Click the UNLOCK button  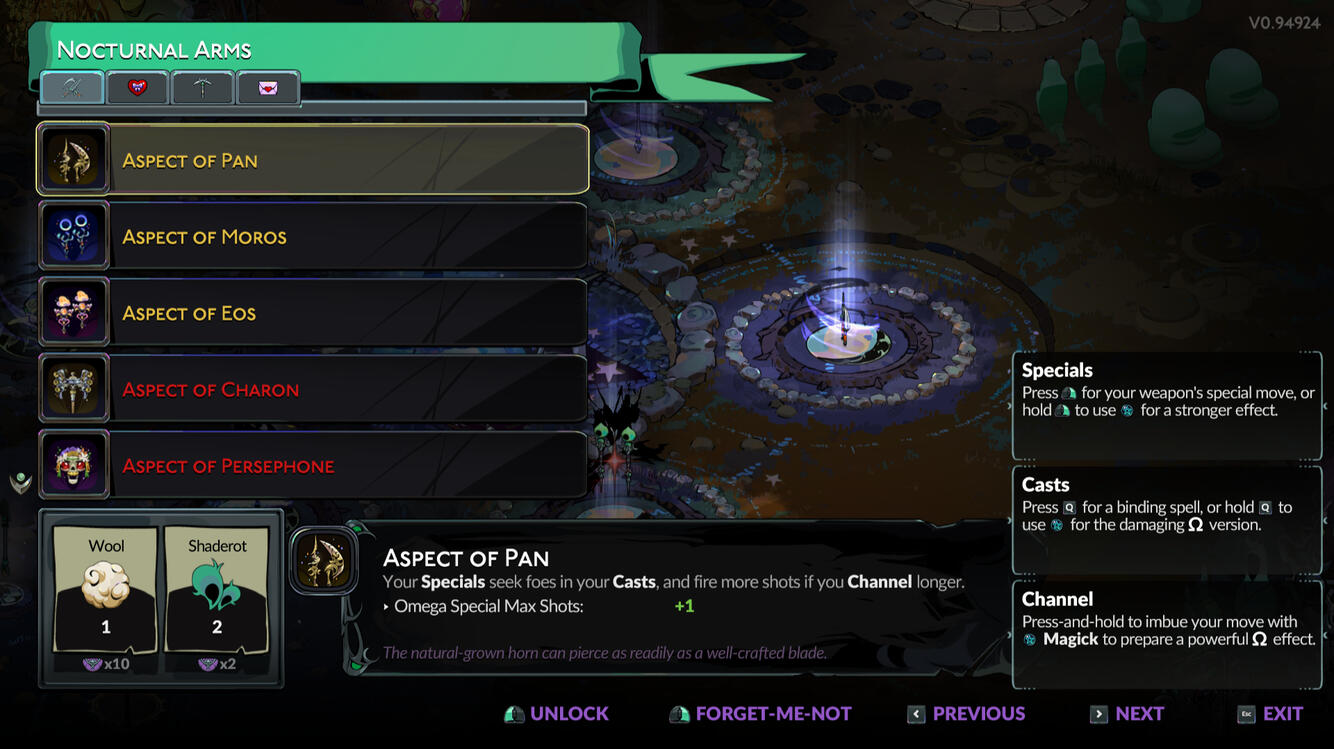pos(555,713)
